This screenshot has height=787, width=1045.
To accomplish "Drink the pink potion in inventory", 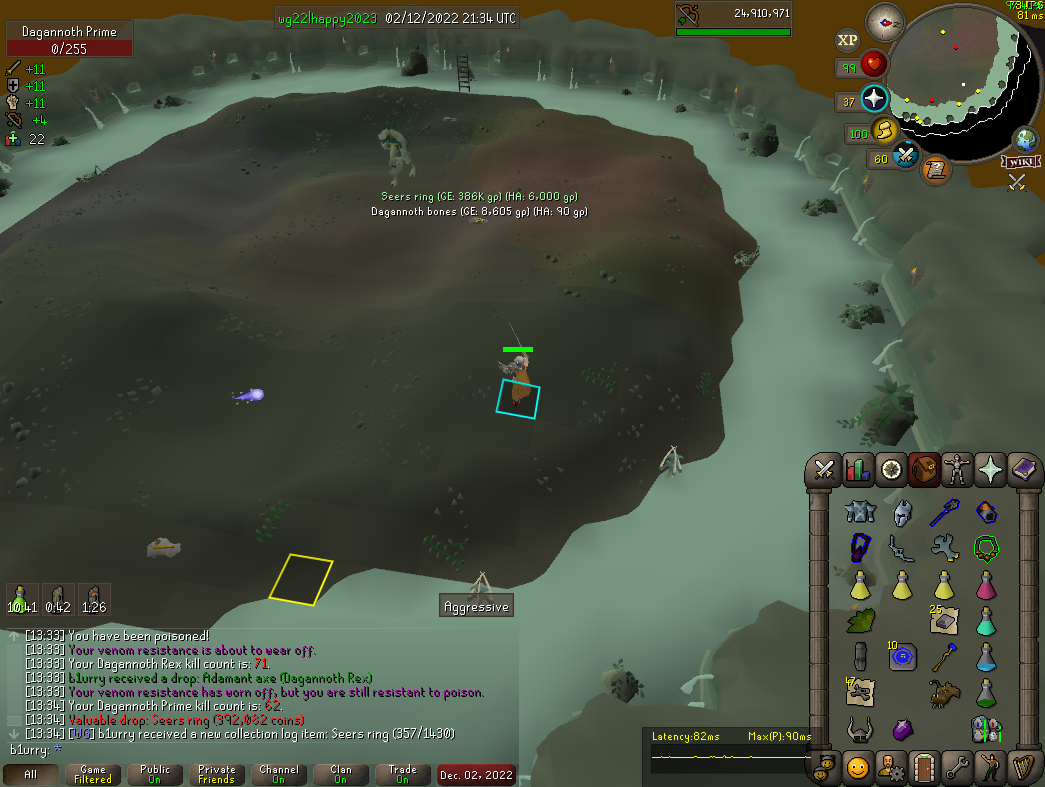I will (987, 584).
